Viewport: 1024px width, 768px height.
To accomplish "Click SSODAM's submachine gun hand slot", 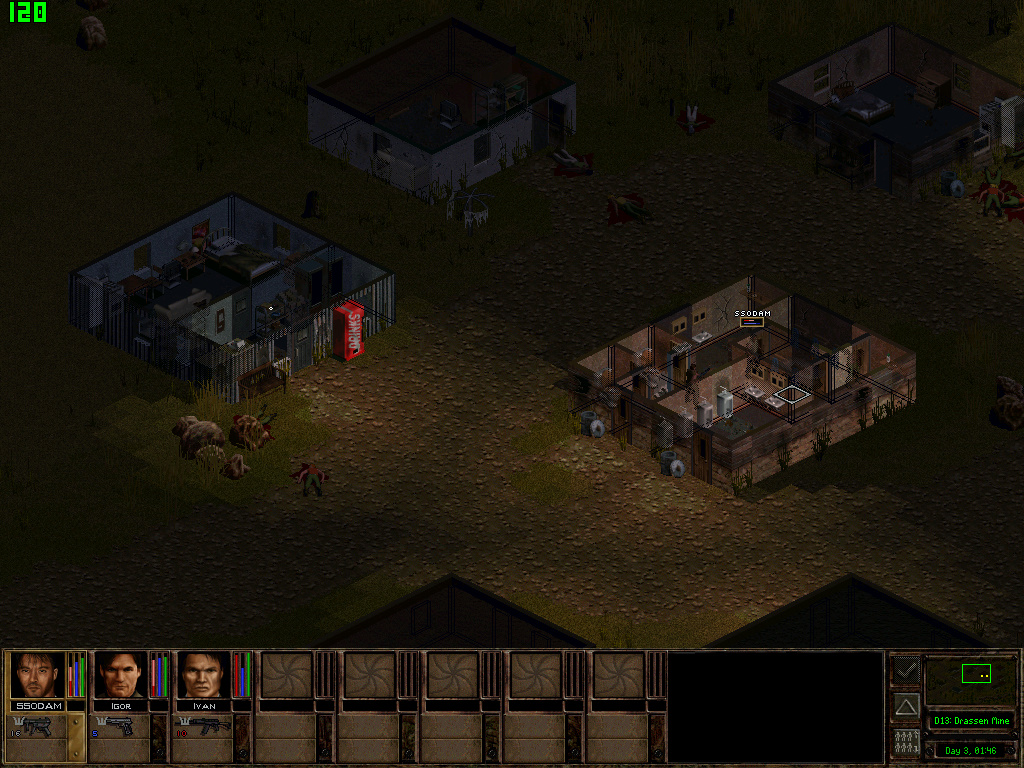I will point(38,727).
